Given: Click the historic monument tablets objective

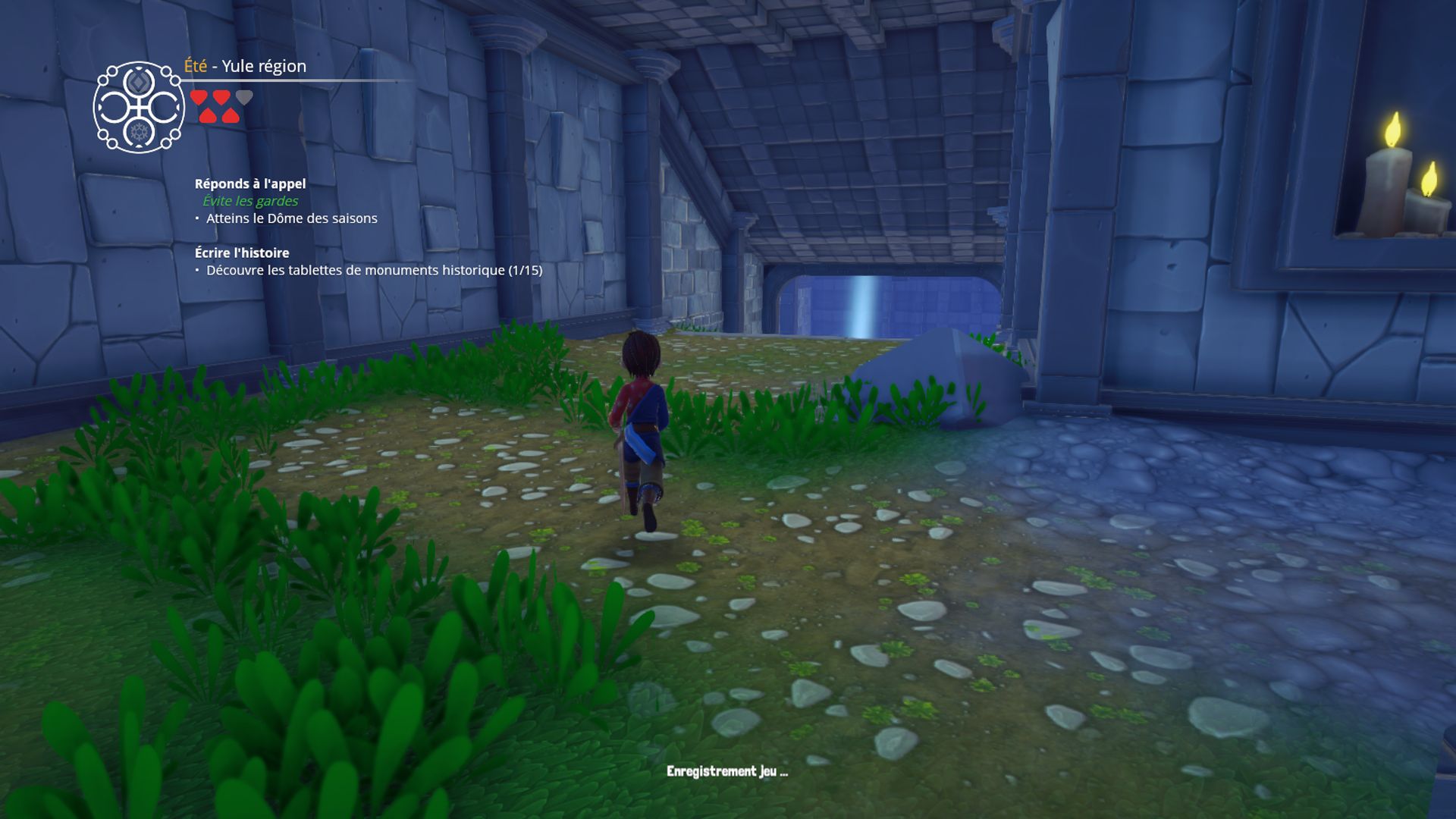Looking at the screenshot, I should pyautogui.click(x=374, y=270).
